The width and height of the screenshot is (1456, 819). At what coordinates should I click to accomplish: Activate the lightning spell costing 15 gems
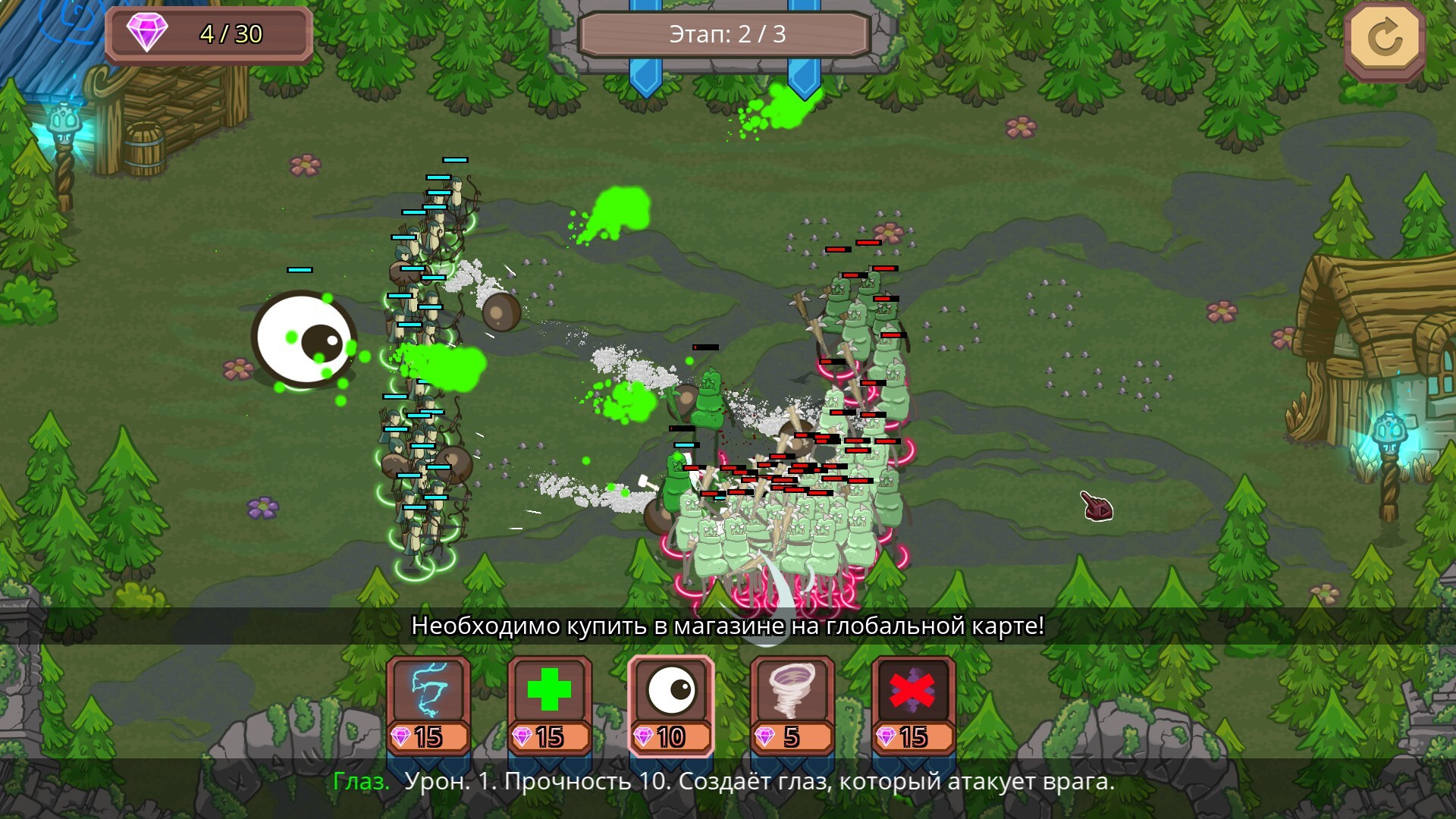click(428, 705)
